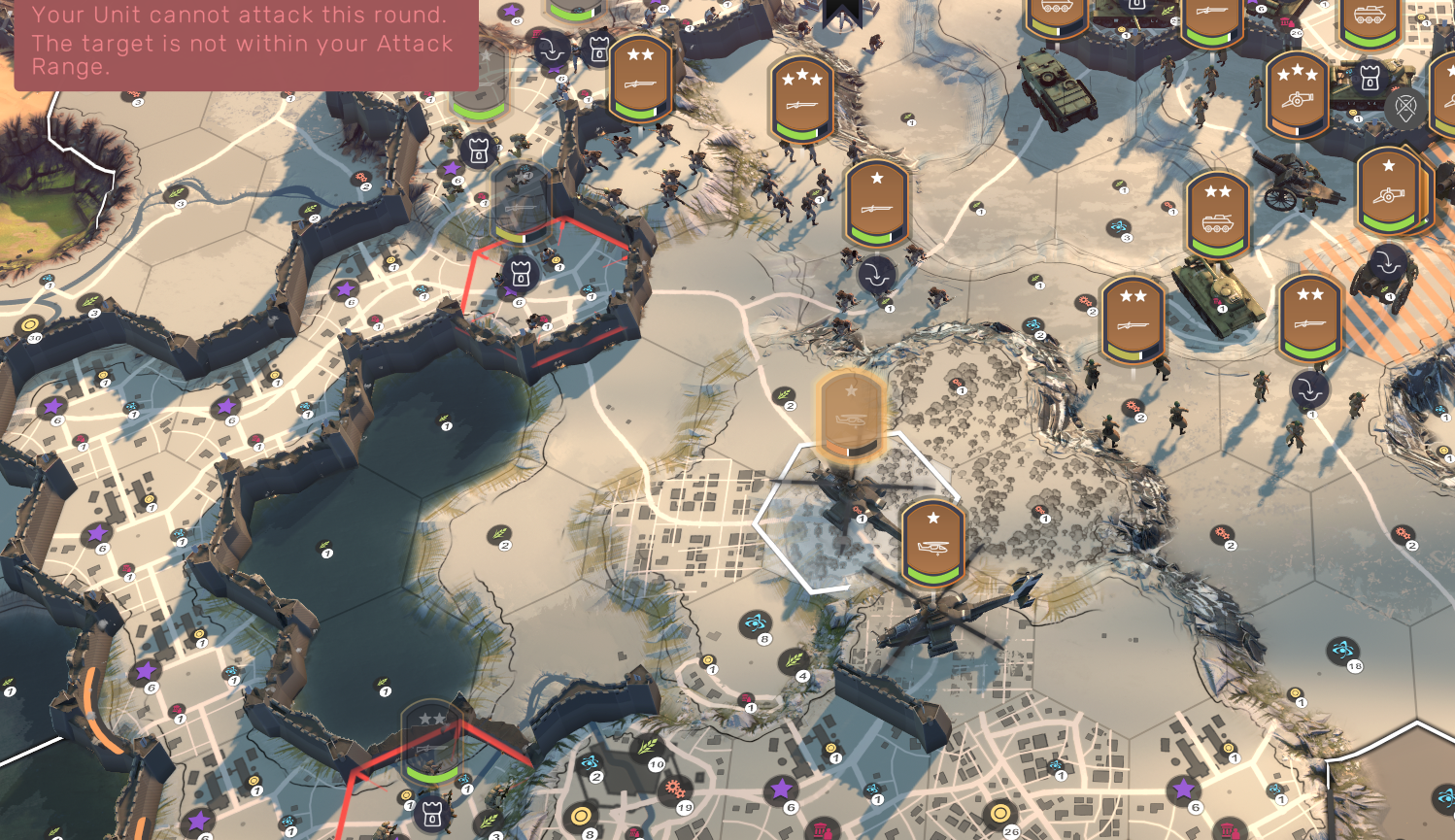Select the brown one-star rifle infantry badge
Viewport: 1455px width, 840px height.
(876, 203)
